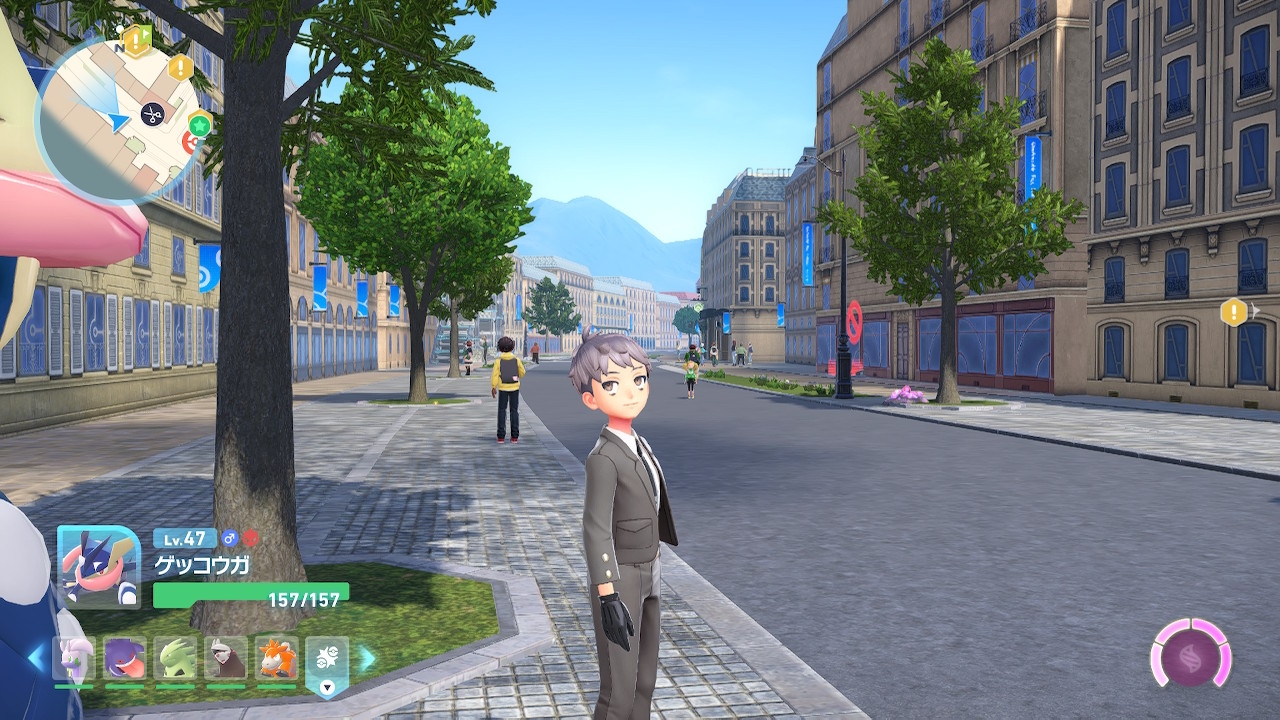
Task: Pick Excadrill from the party bar
Action: [x=226, y=659]
